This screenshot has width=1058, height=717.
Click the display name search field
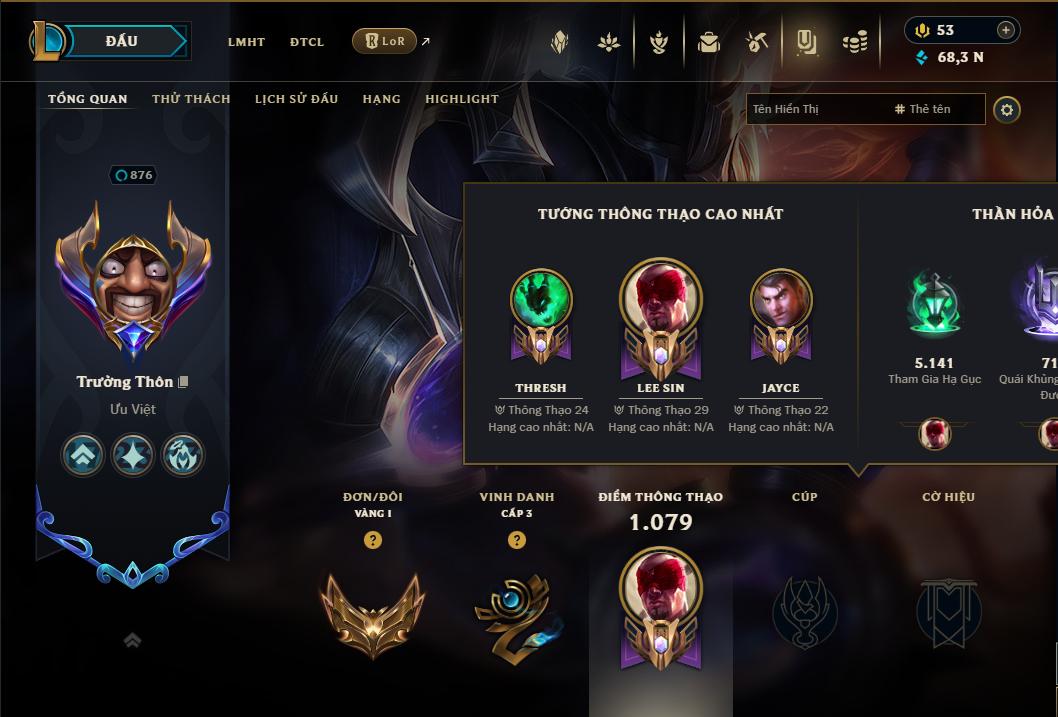pos(815,109)
